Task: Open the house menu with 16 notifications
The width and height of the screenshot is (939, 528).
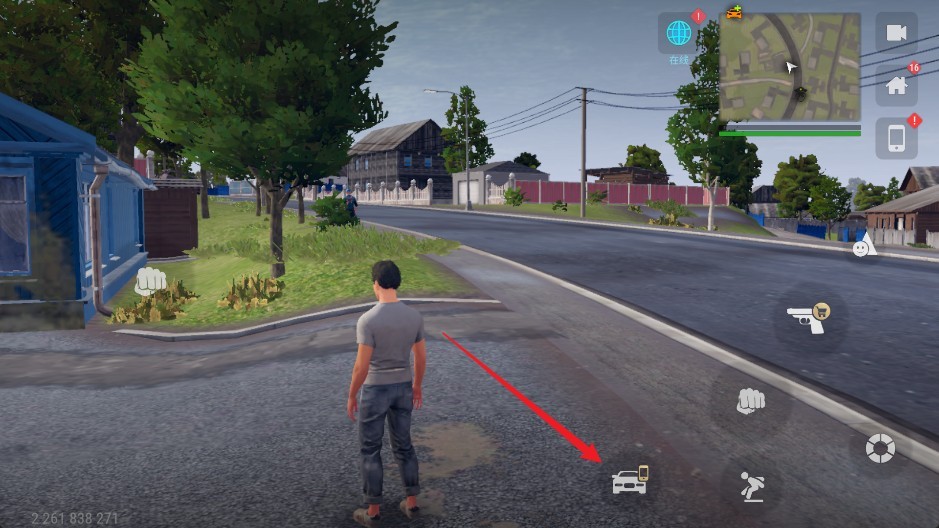Action: (896, 86)
